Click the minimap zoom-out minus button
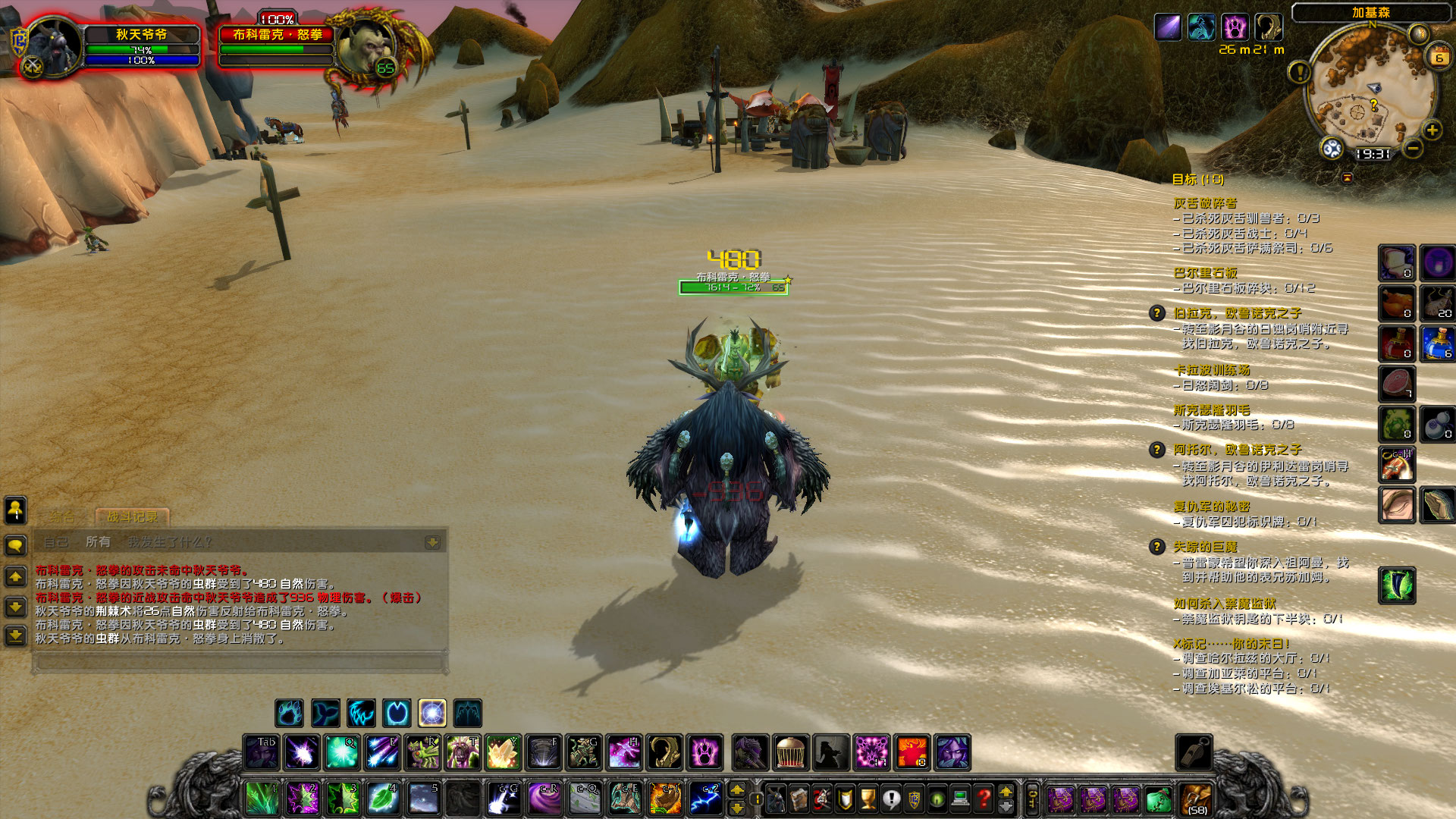The image size is (1456, 819). 1412,149
